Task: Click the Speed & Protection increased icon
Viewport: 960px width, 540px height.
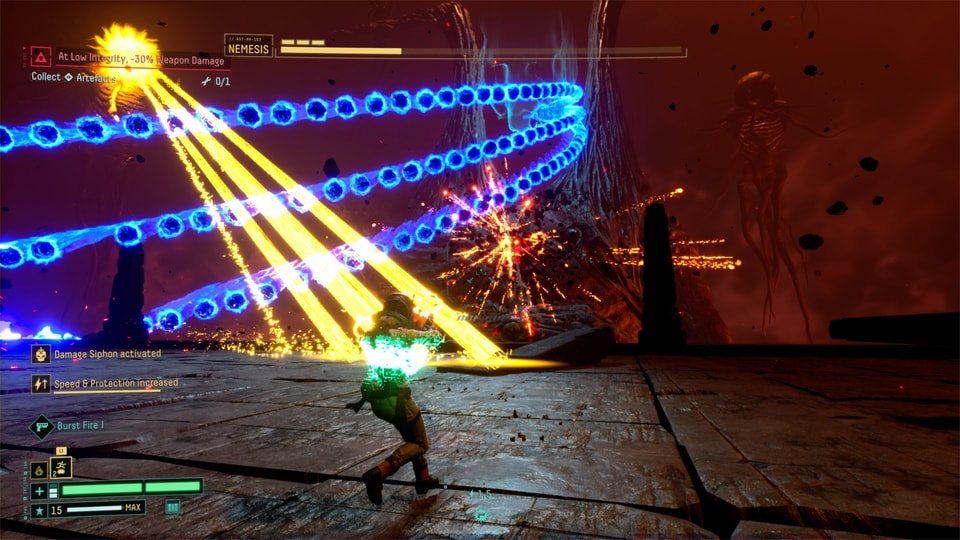Action: click(41, 383)
